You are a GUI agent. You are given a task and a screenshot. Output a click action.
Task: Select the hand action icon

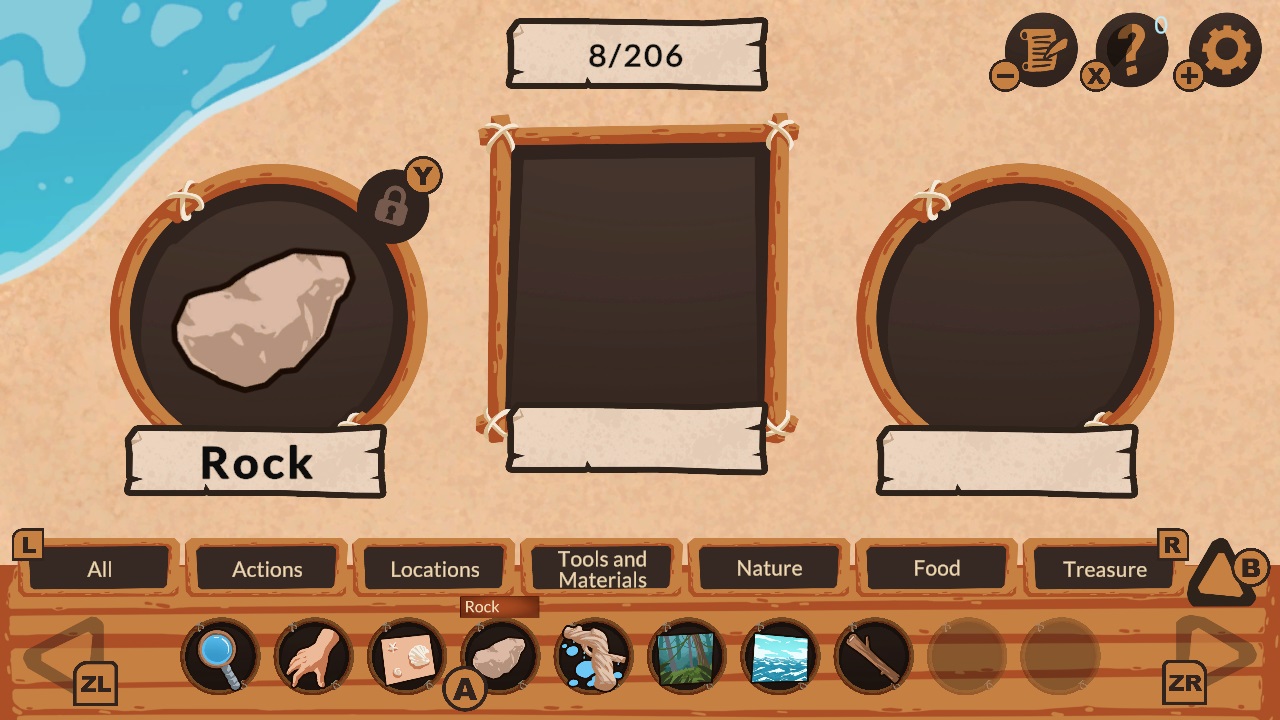pyautogui.click(x=312, y=656)
